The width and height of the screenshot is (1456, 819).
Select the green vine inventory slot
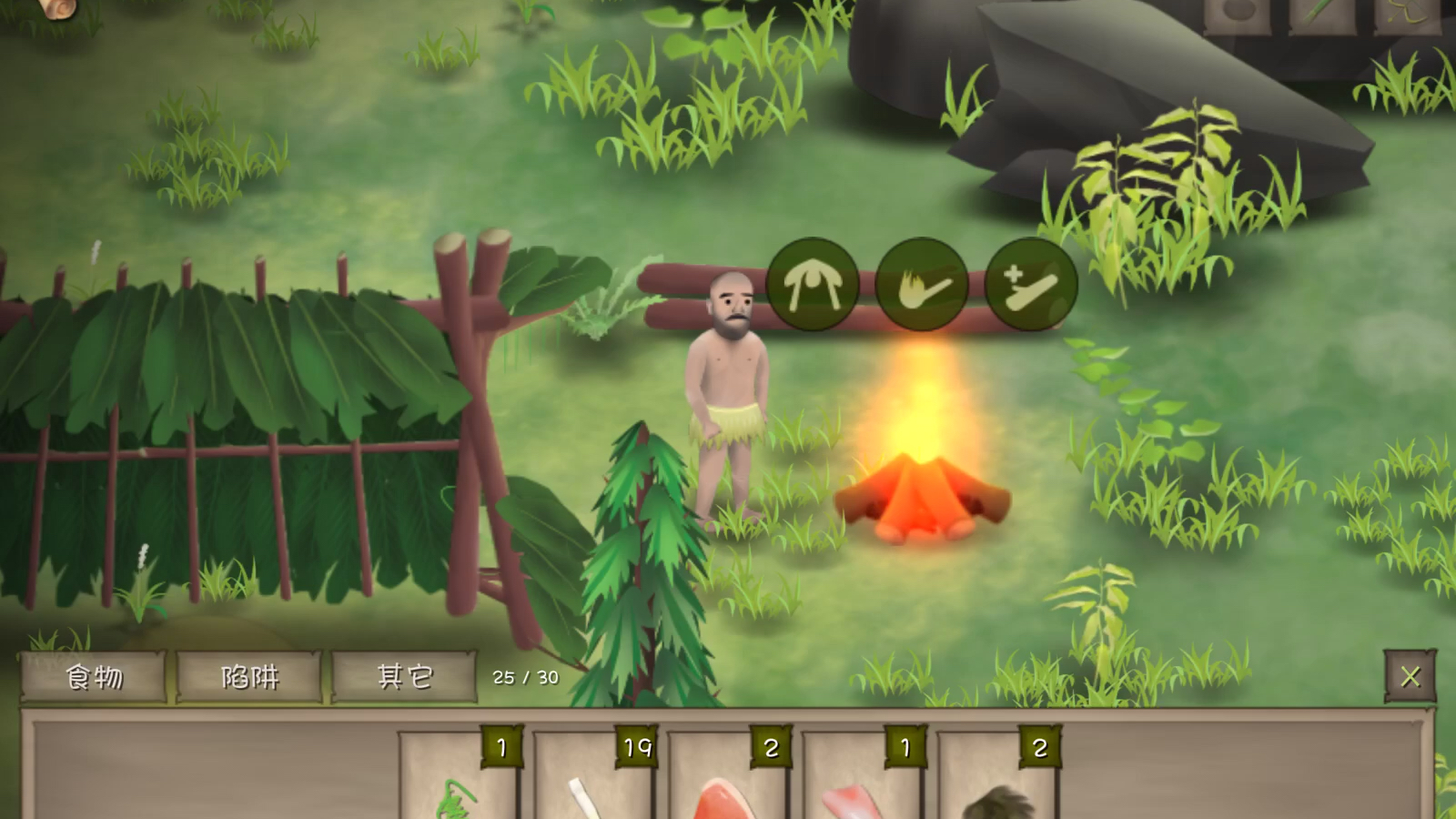pyautogui.click(x=458, y=783)
